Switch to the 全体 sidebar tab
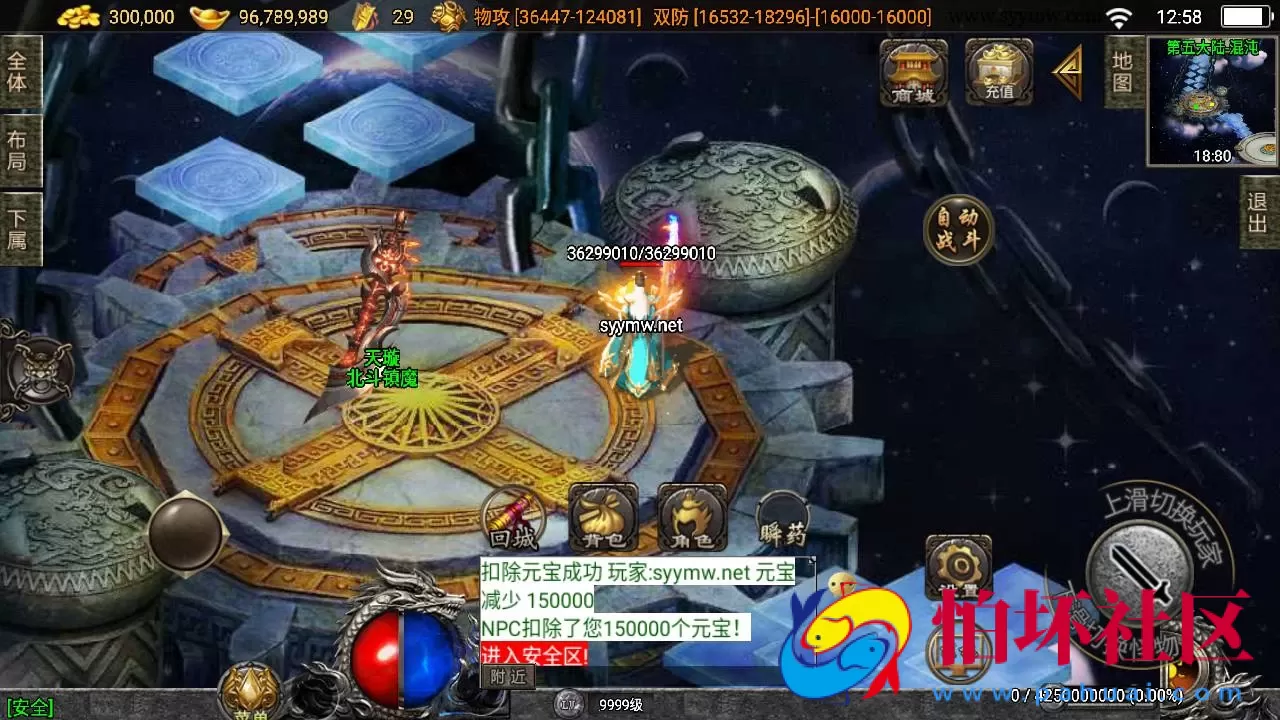 pos(20,72)
